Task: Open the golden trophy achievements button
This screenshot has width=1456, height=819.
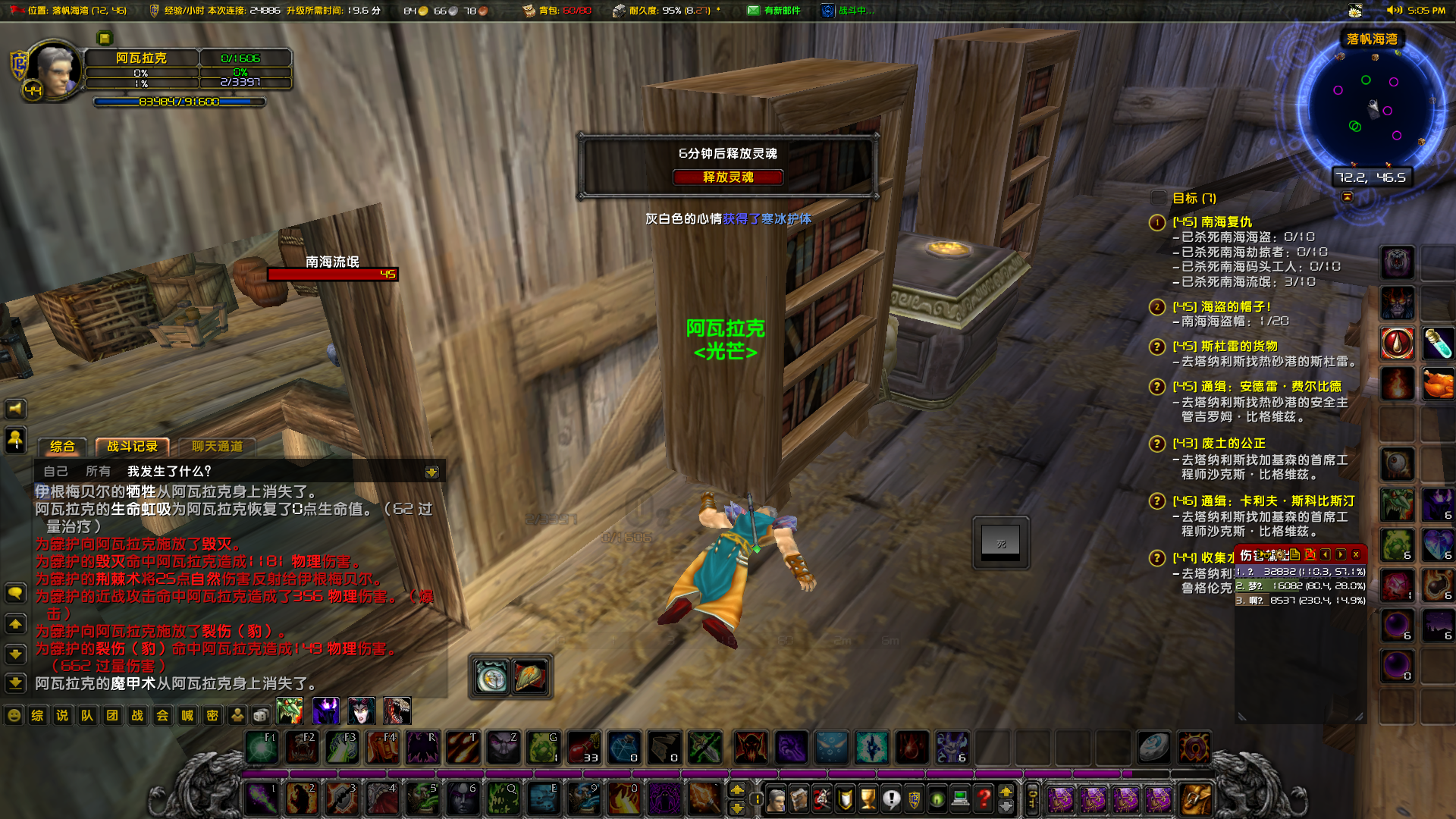Action: pos(868,799)
